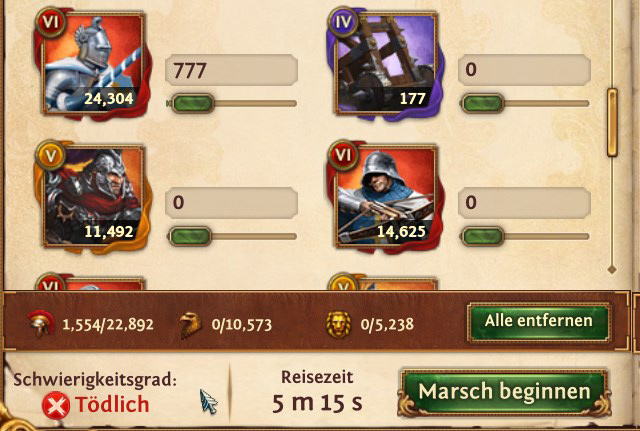640x431 pixels.
Task: Click the troop list scrollbar handle
Action: click(x=613, y=122)
